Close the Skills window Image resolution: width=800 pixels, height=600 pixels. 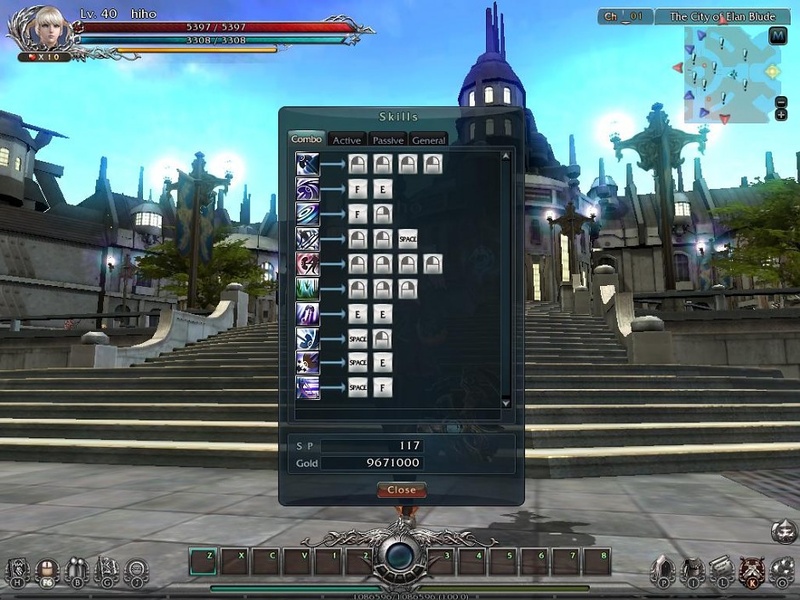pyautogui.click(x=401, y=490)
